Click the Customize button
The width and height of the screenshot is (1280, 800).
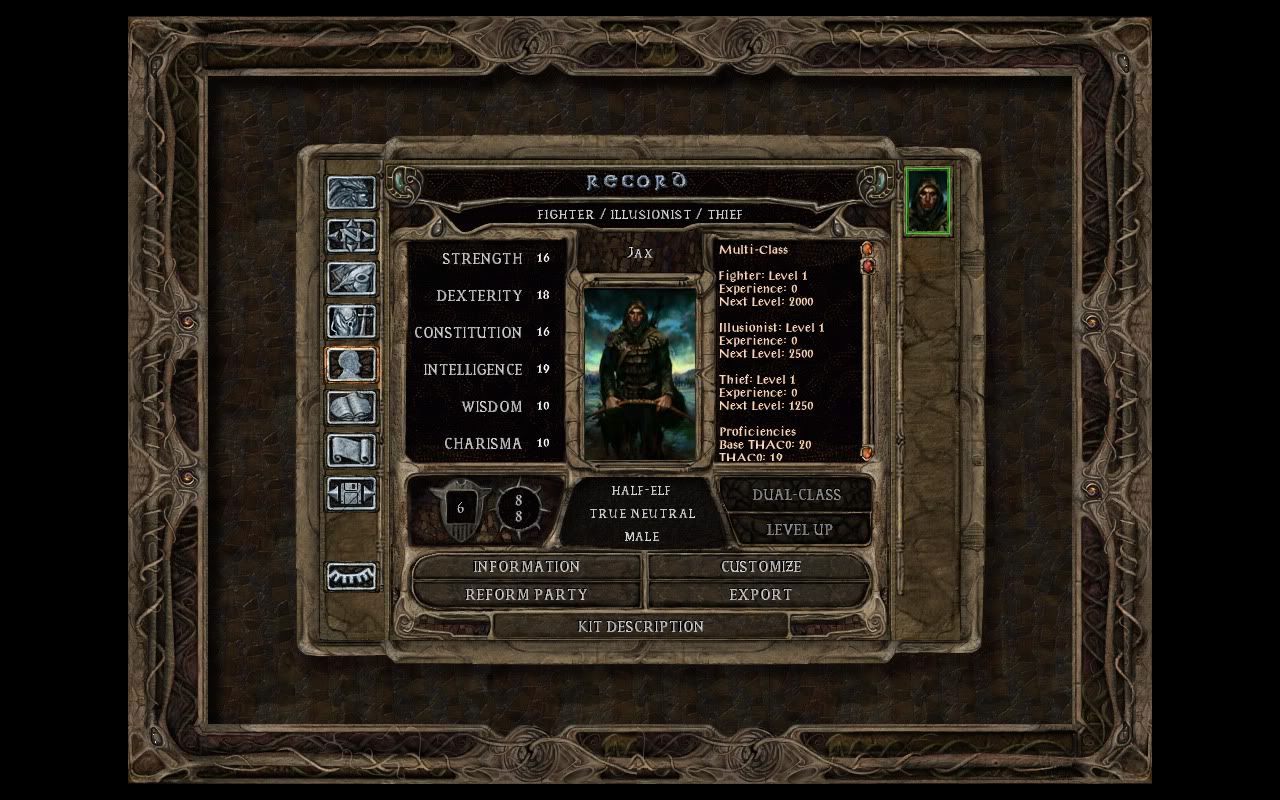pyautogui.click(x=760, y=567)
